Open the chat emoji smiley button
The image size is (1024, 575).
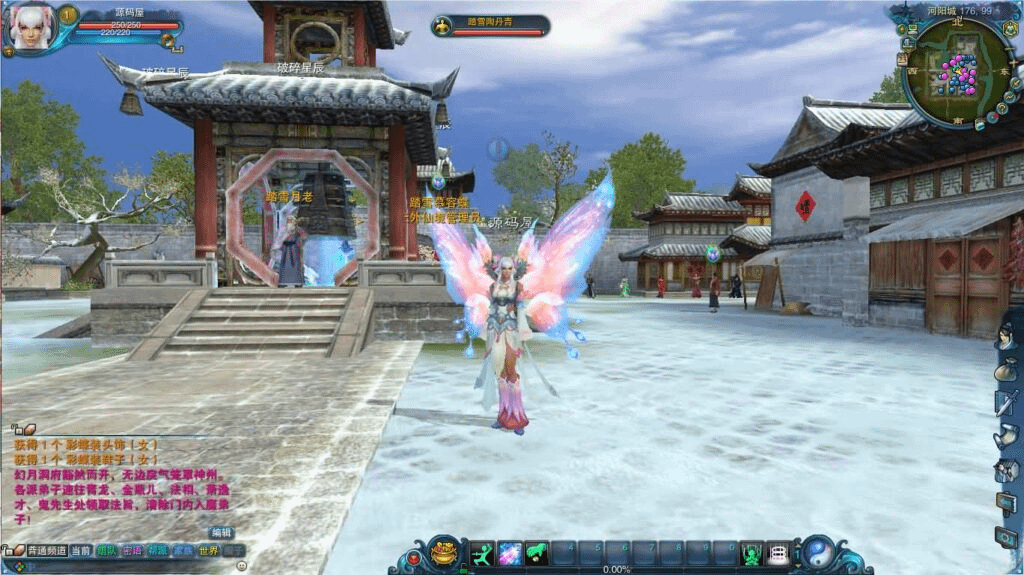point(241,566)
